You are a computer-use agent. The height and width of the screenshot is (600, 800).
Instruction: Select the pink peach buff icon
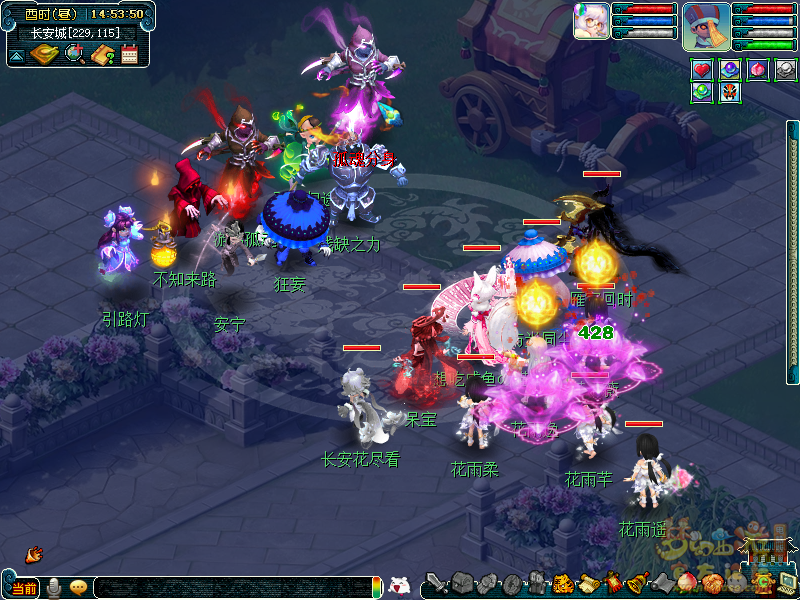(x=758, y=70)
